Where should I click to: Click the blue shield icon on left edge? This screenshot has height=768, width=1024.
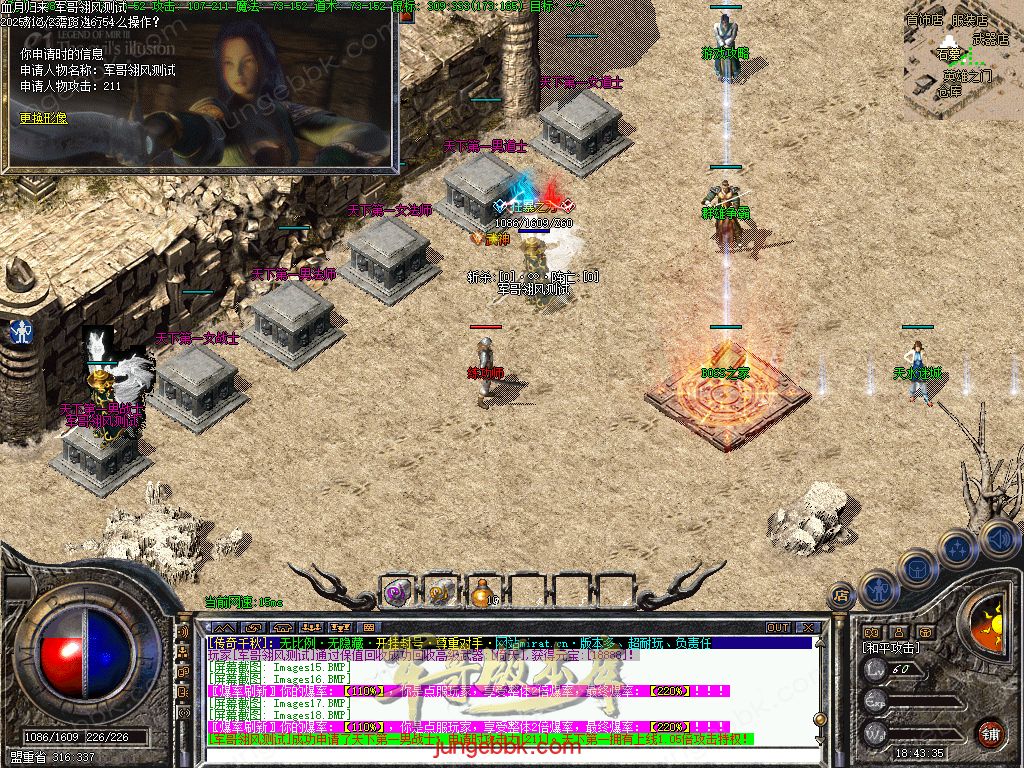click(x=19, y=332)
